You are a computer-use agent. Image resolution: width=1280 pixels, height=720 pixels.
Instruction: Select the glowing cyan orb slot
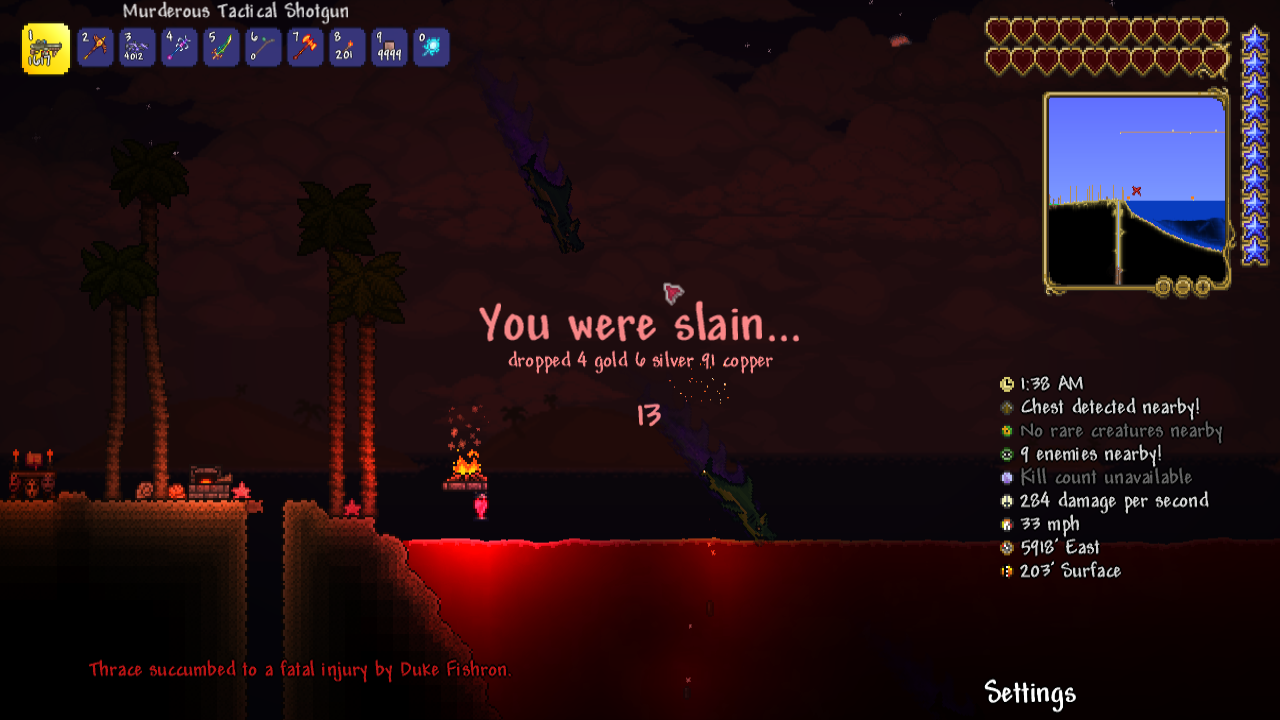[431, 47]
